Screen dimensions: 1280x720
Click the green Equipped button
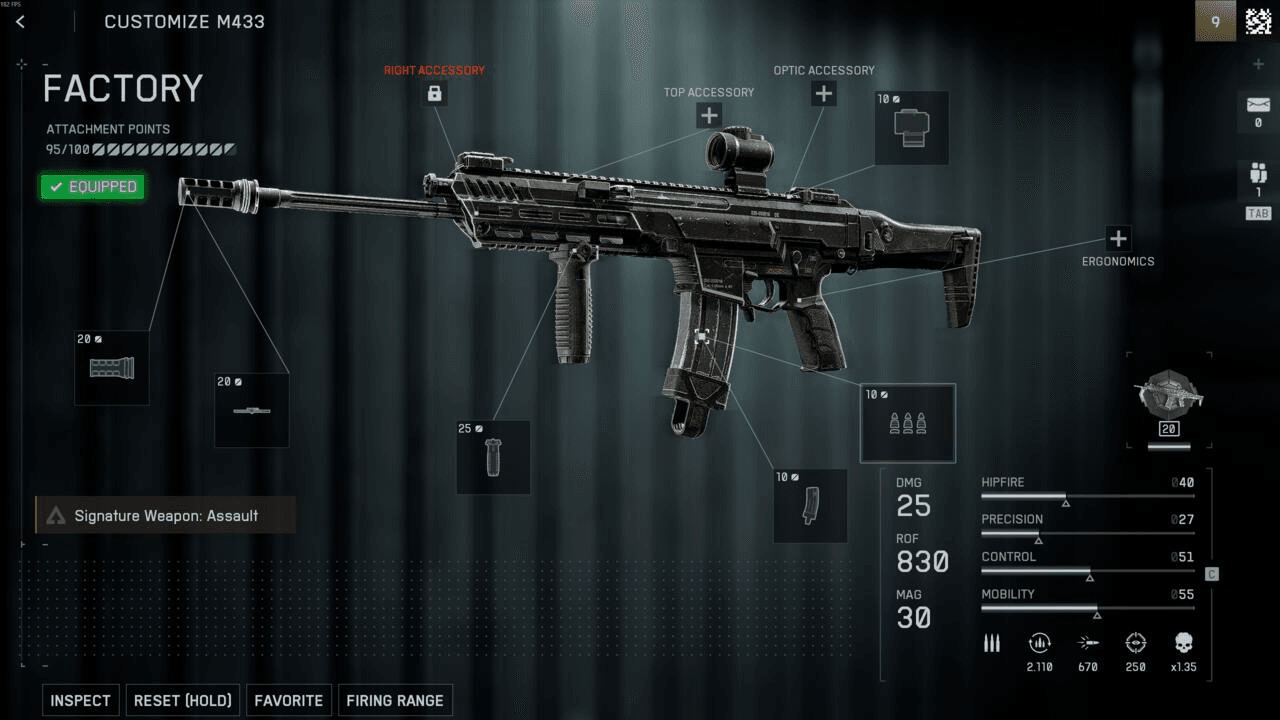pyautogui.click(x=93, y=187)
